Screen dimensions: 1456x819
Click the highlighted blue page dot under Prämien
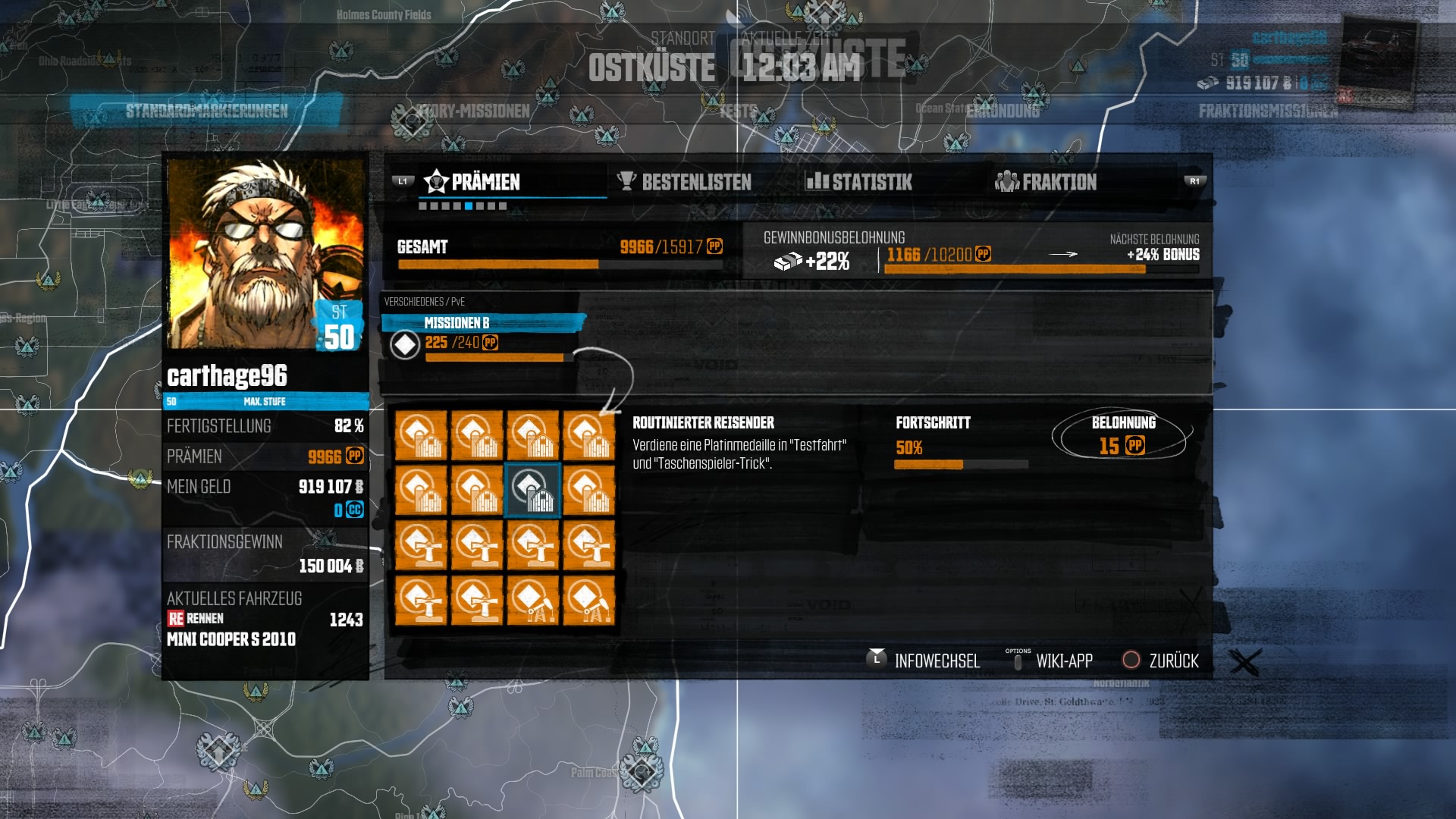(469, 206)
